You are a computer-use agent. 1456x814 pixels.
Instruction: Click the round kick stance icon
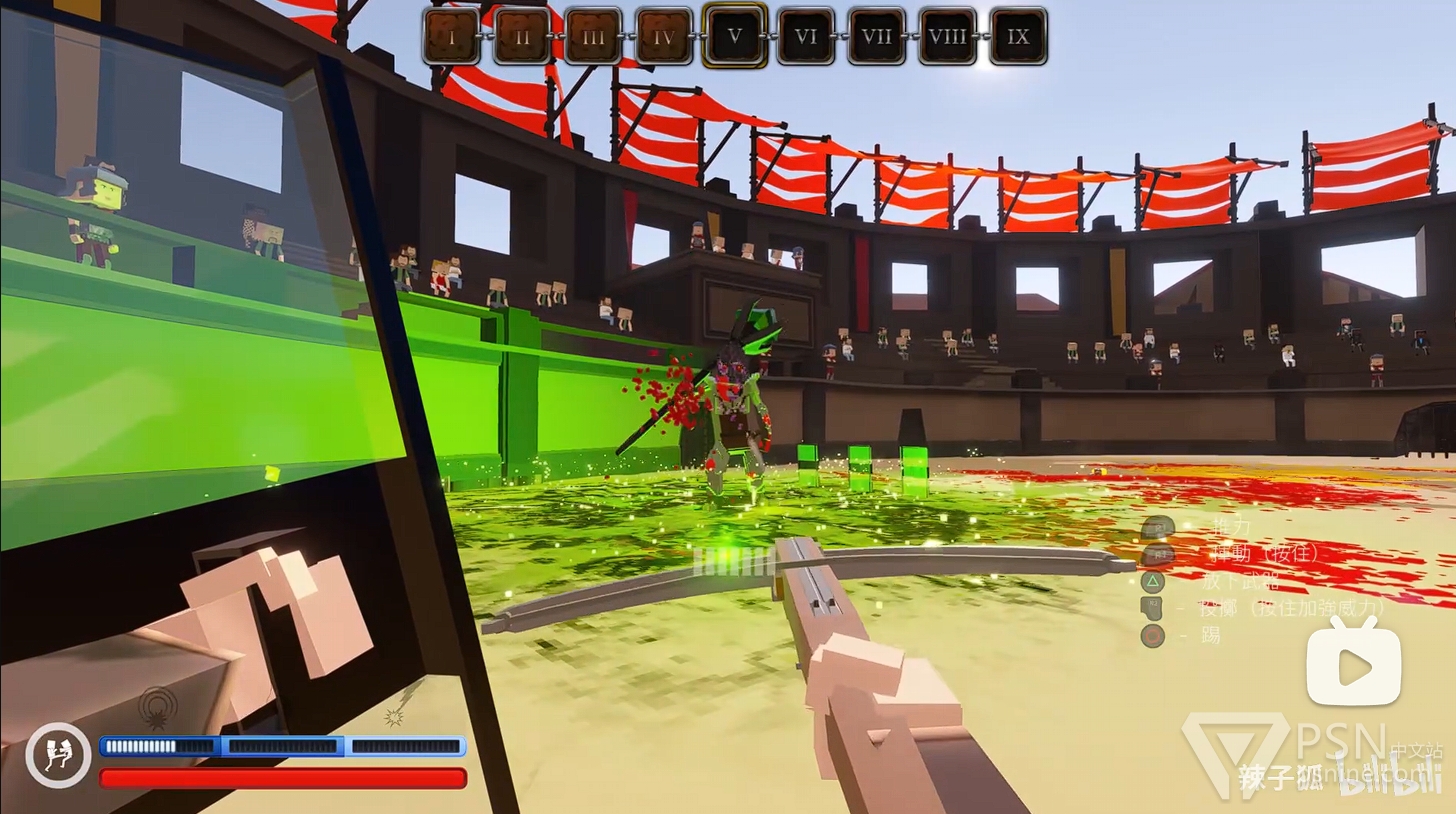tap(58, 755)
